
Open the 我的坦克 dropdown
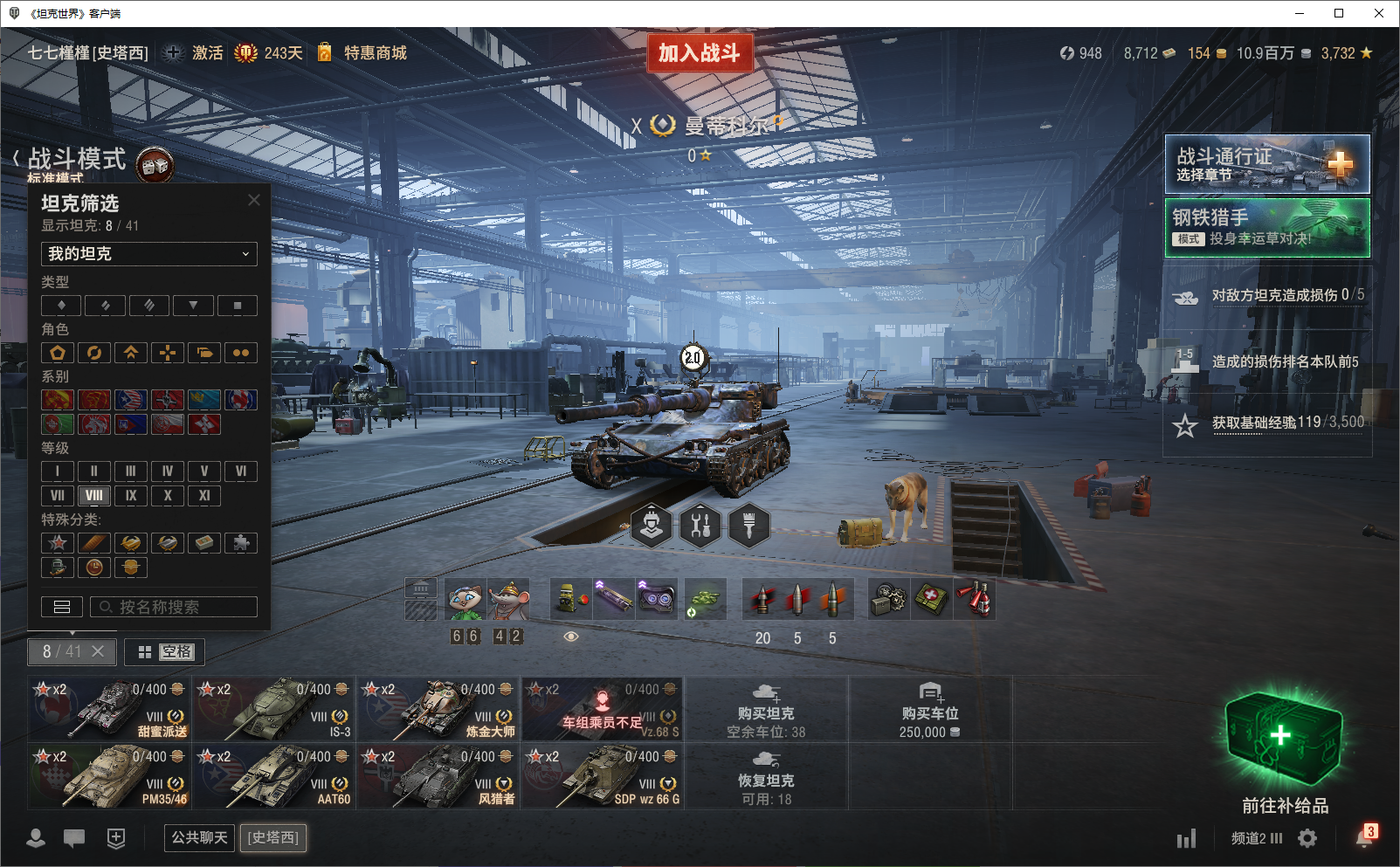pyautogui.click(x=149, y=254)
